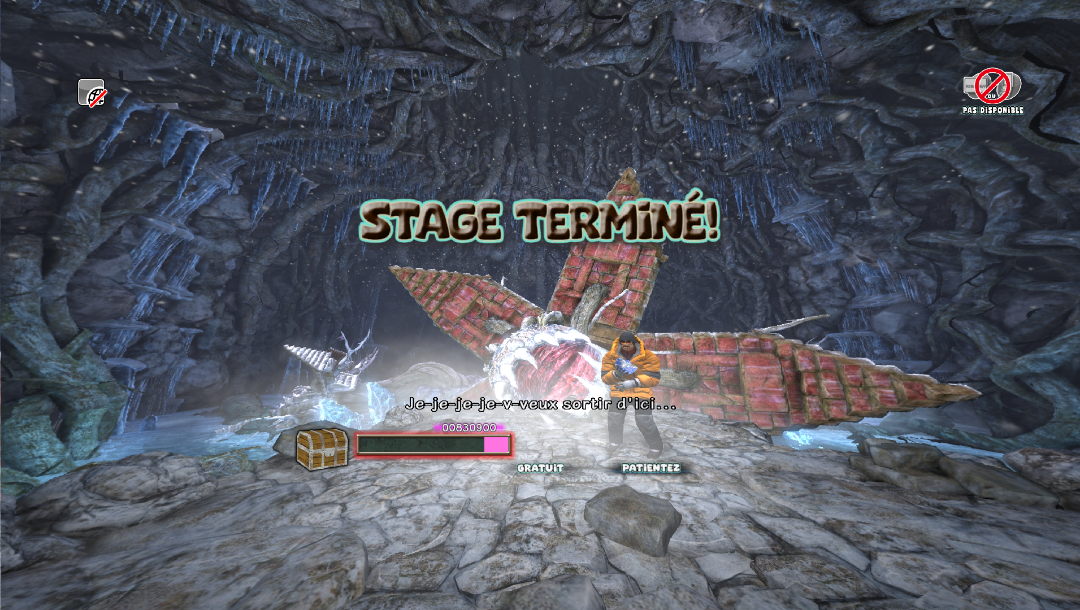Open the treasure chest icon
The height and width of the screenshot is (610, 1080).
click(x=322, y=447)
